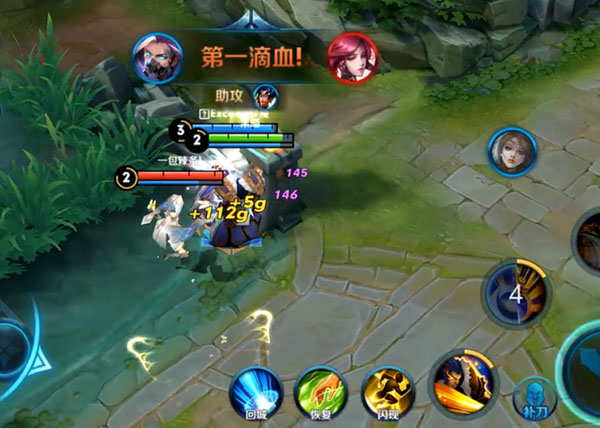Use the Restore (恢复) heal button
The width and height of the screenshot is (600, 428).
(321, 392)
